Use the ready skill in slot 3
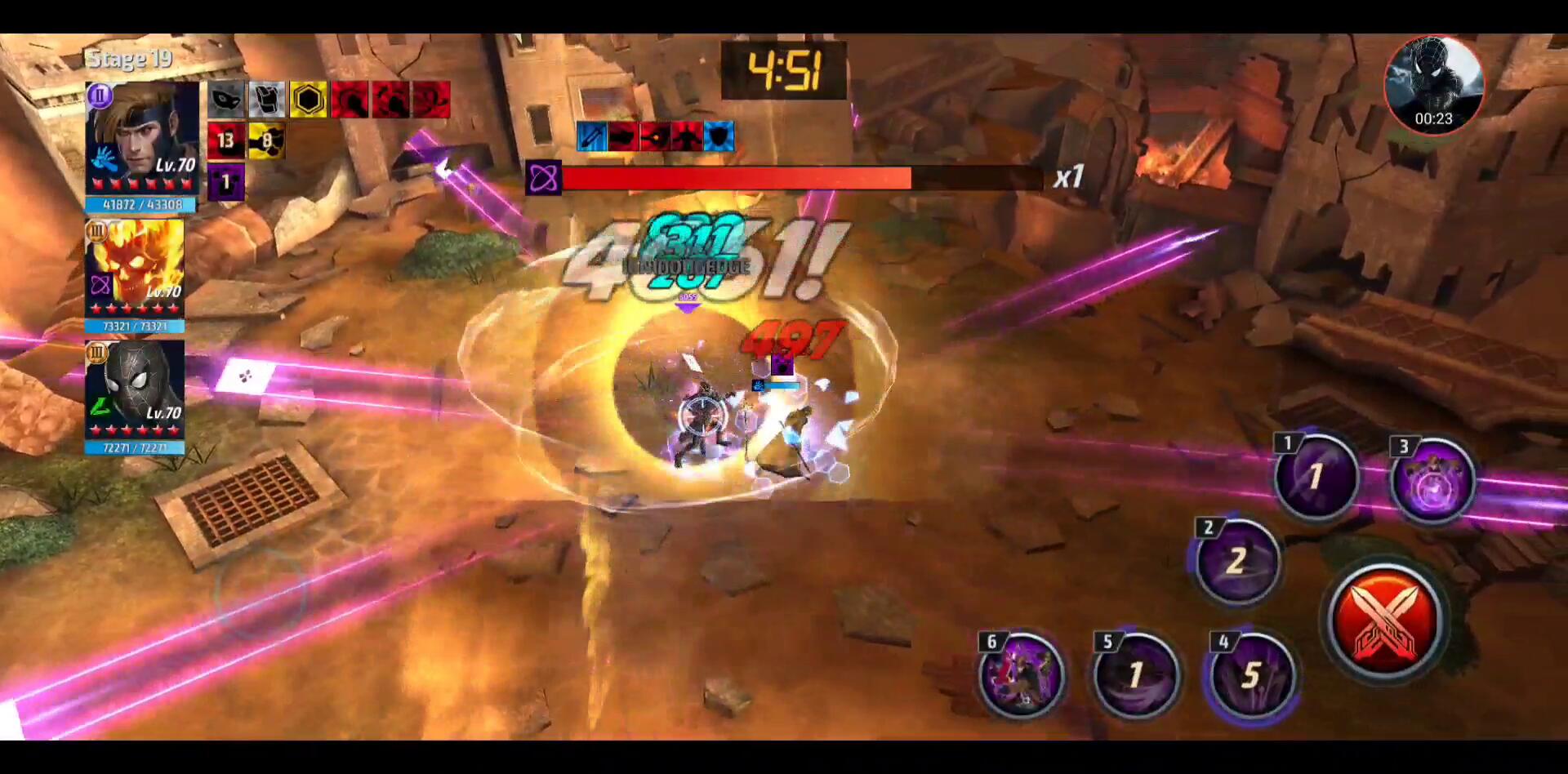 pos(1432,480)
